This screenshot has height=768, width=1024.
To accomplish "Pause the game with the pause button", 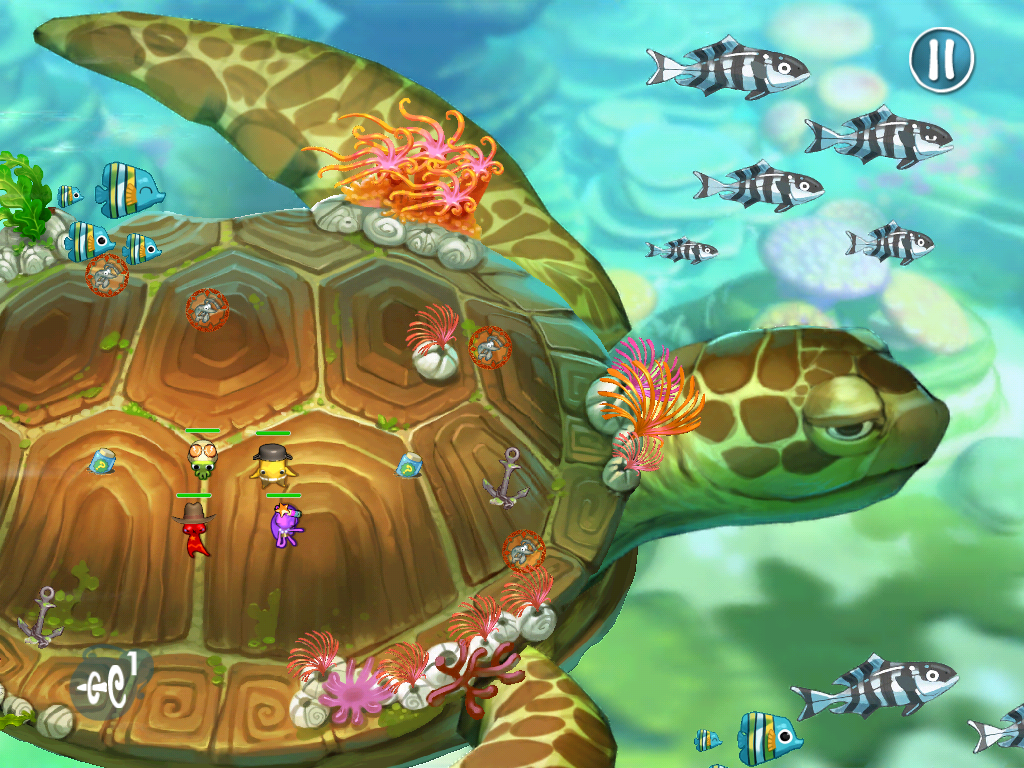I will [941, 59].
